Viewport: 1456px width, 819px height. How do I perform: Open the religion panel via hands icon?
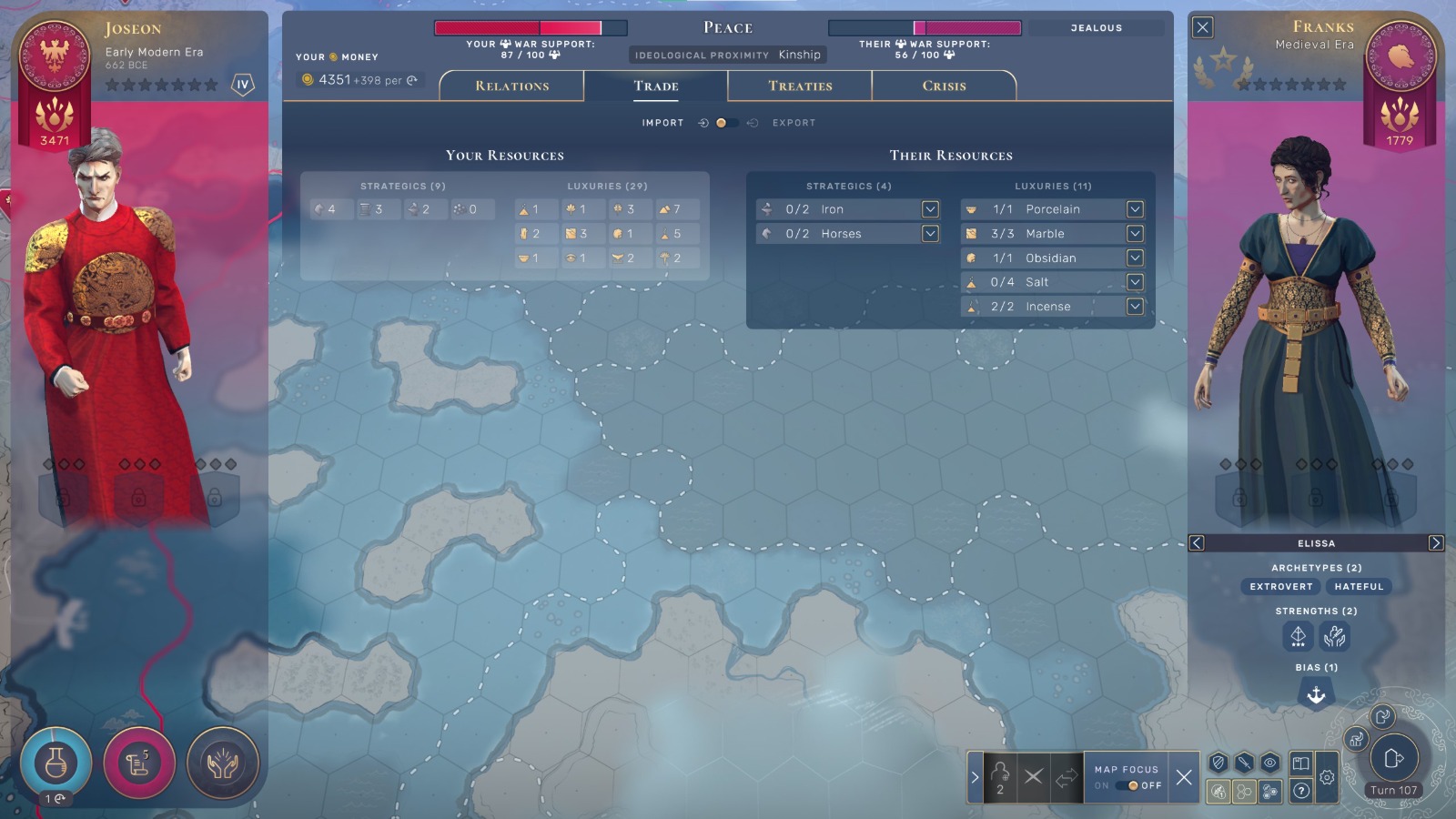(221, 764)
